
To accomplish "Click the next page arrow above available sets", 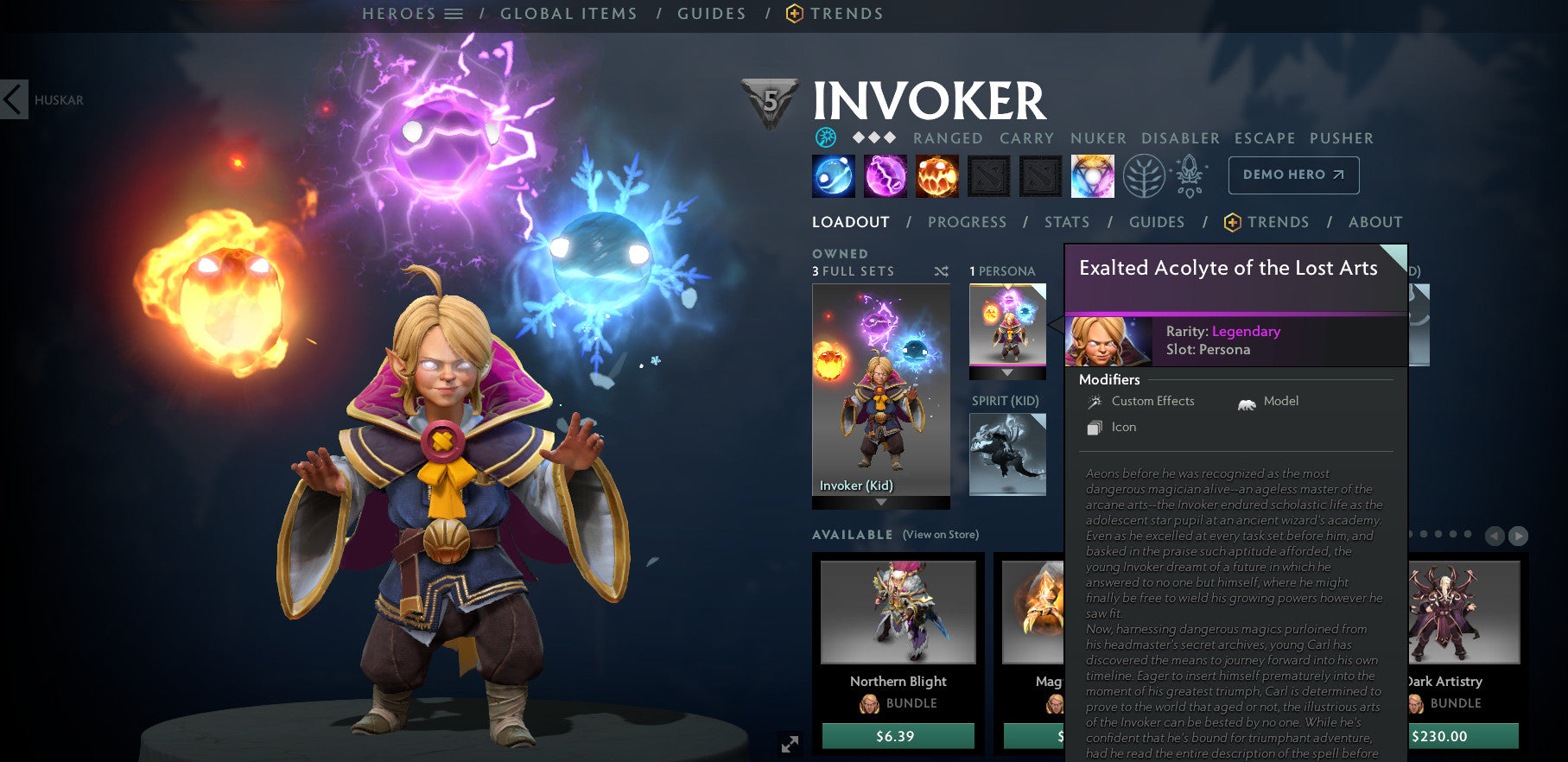I will [x=1517, y=537].
